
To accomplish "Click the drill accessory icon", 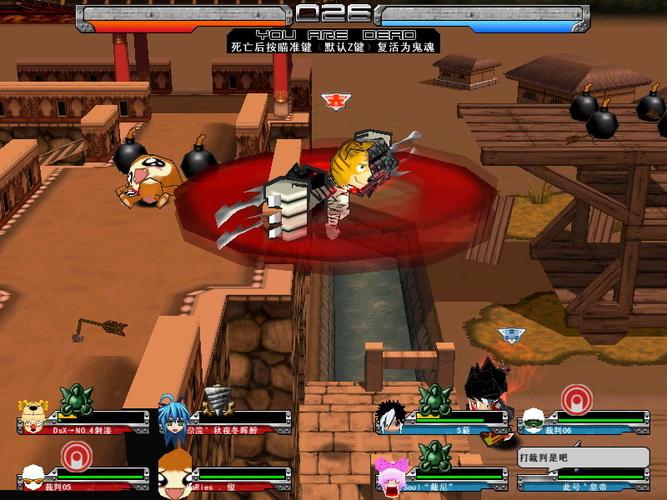I will coord(217,401).
